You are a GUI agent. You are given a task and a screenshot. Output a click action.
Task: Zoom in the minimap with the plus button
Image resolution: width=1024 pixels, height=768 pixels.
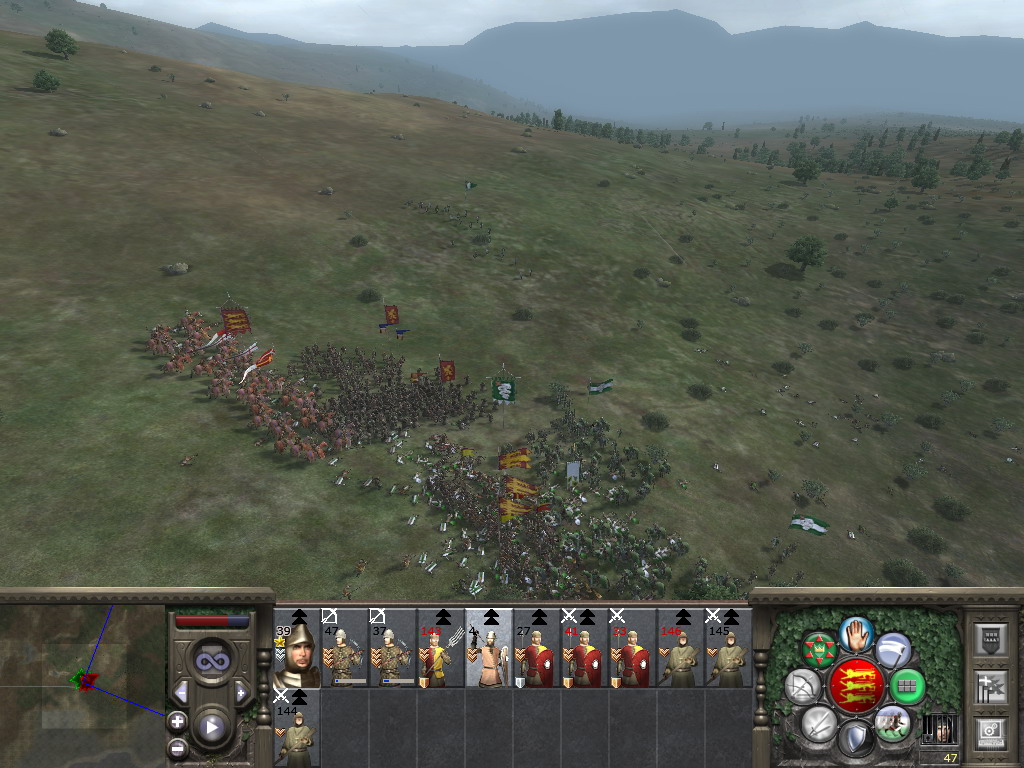[x=177, y=720]
